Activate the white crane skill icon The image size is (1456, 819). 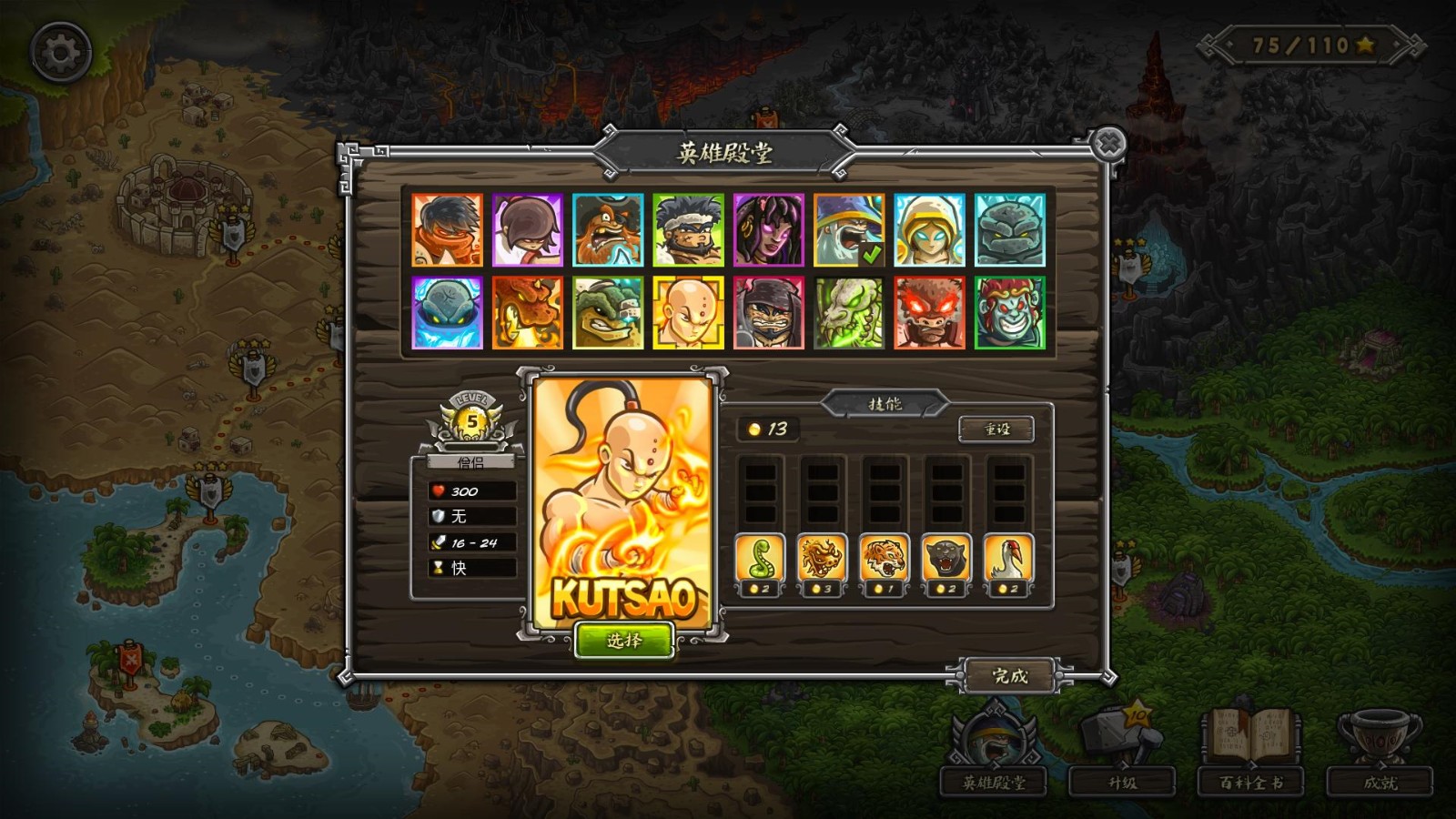coord(1008,559)
